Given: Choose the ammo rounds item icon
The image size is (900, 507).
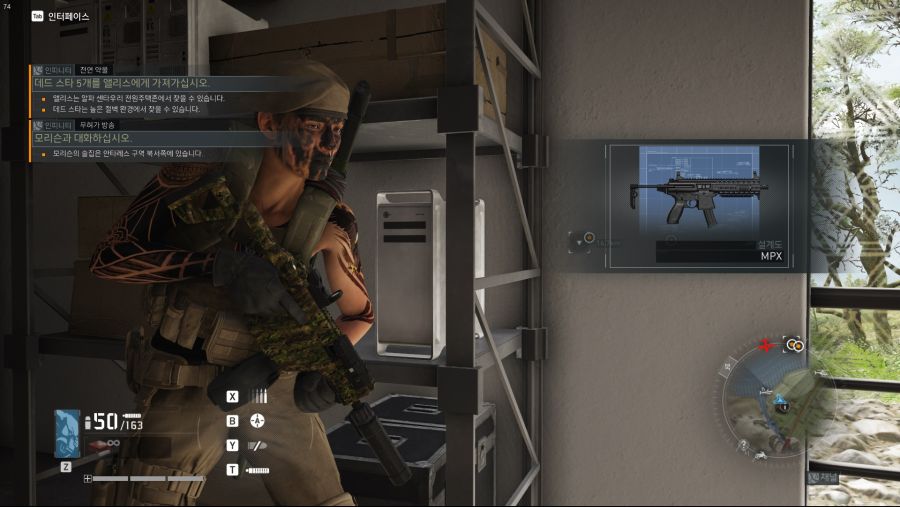Looking at the screenshot, I should (259, 396).
